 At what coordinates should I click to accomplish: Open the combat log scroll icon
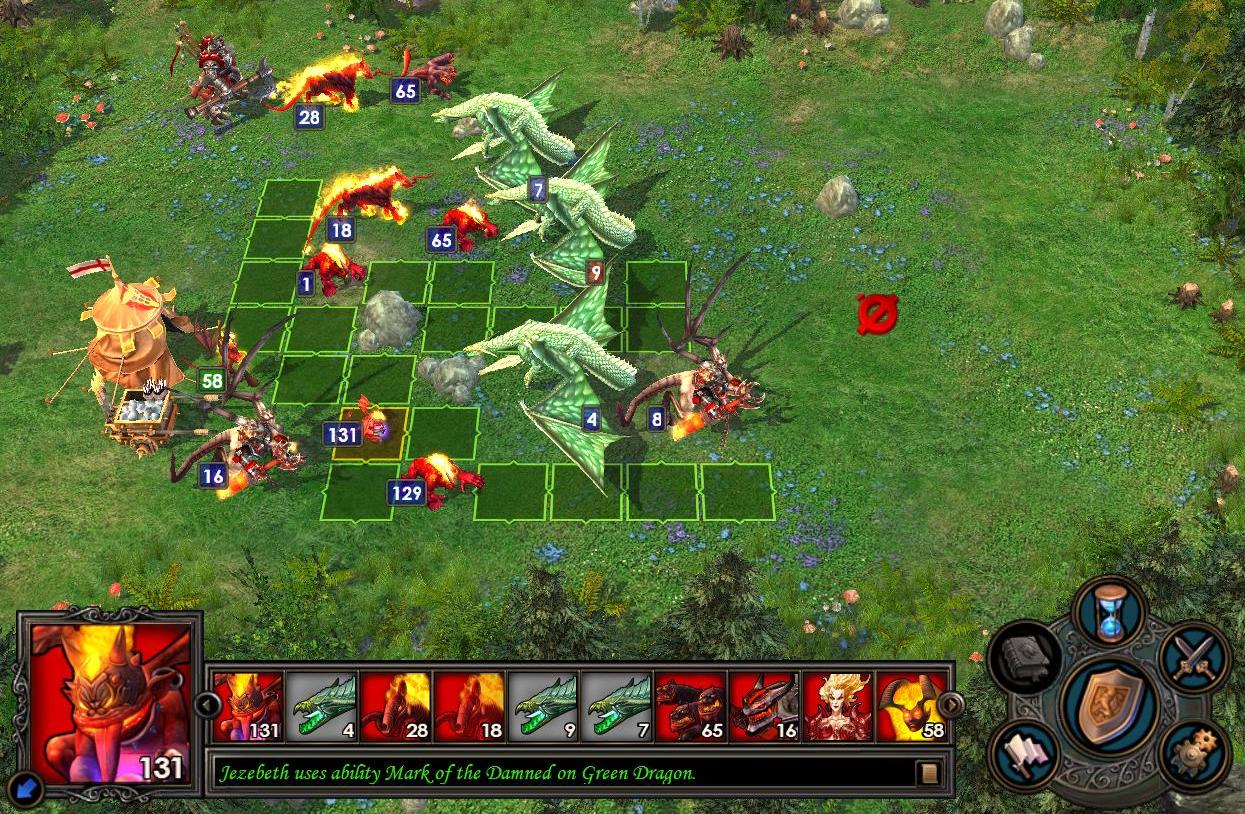(928, 773)
